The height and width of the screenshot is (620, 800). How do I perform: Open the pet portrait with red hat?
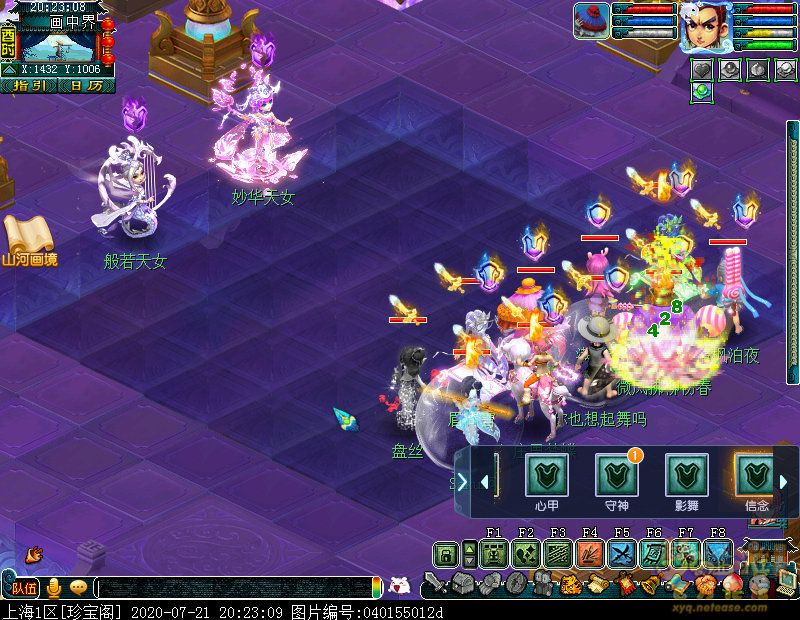(x=591, y=21)
